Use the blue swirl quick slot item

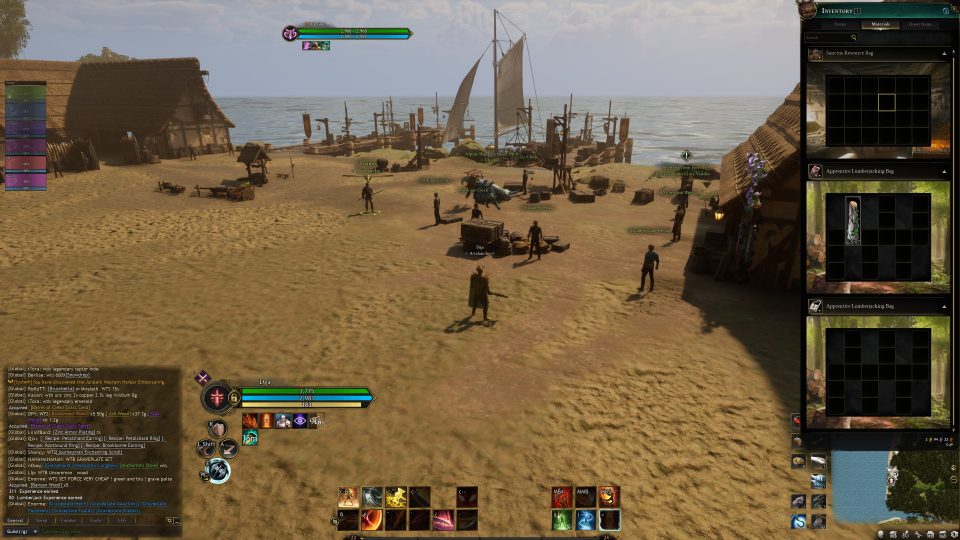[x=798, y=521]
